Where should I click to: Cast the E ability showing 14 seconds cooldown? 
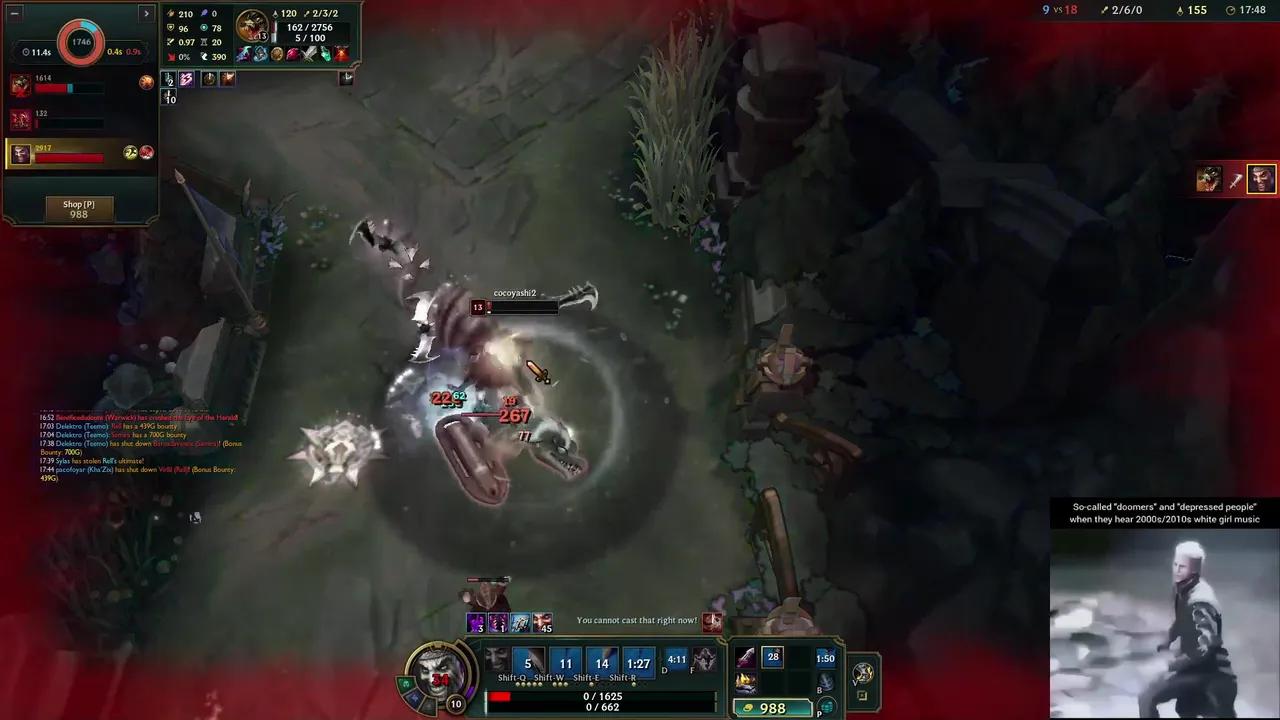pos(602,663)
